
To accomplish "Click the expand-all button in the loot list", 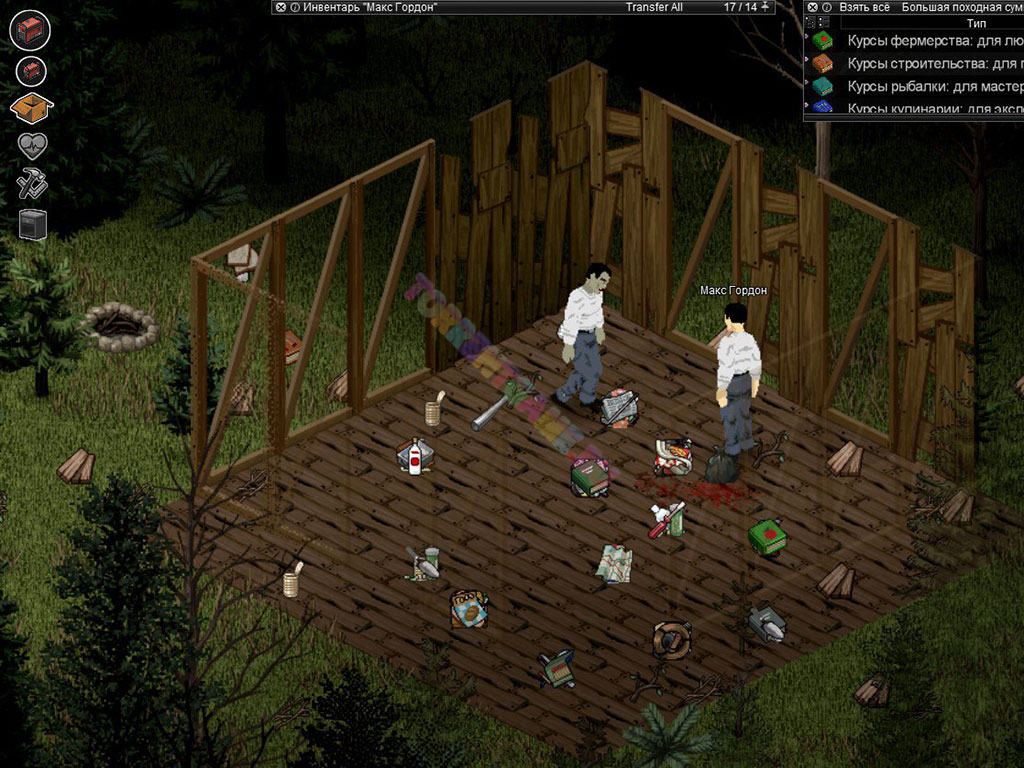I will point(810,21).
